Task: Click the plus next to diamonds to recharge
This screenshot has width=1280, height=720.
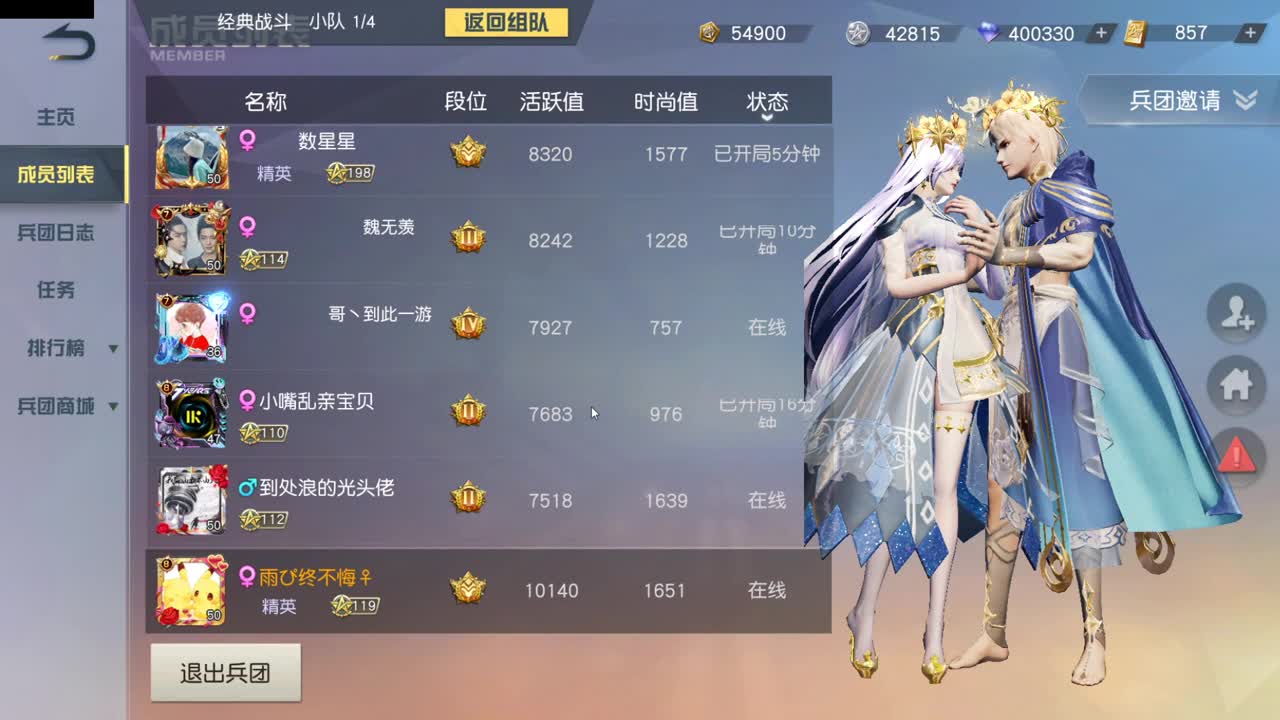Action: [x=1099, y=33]
